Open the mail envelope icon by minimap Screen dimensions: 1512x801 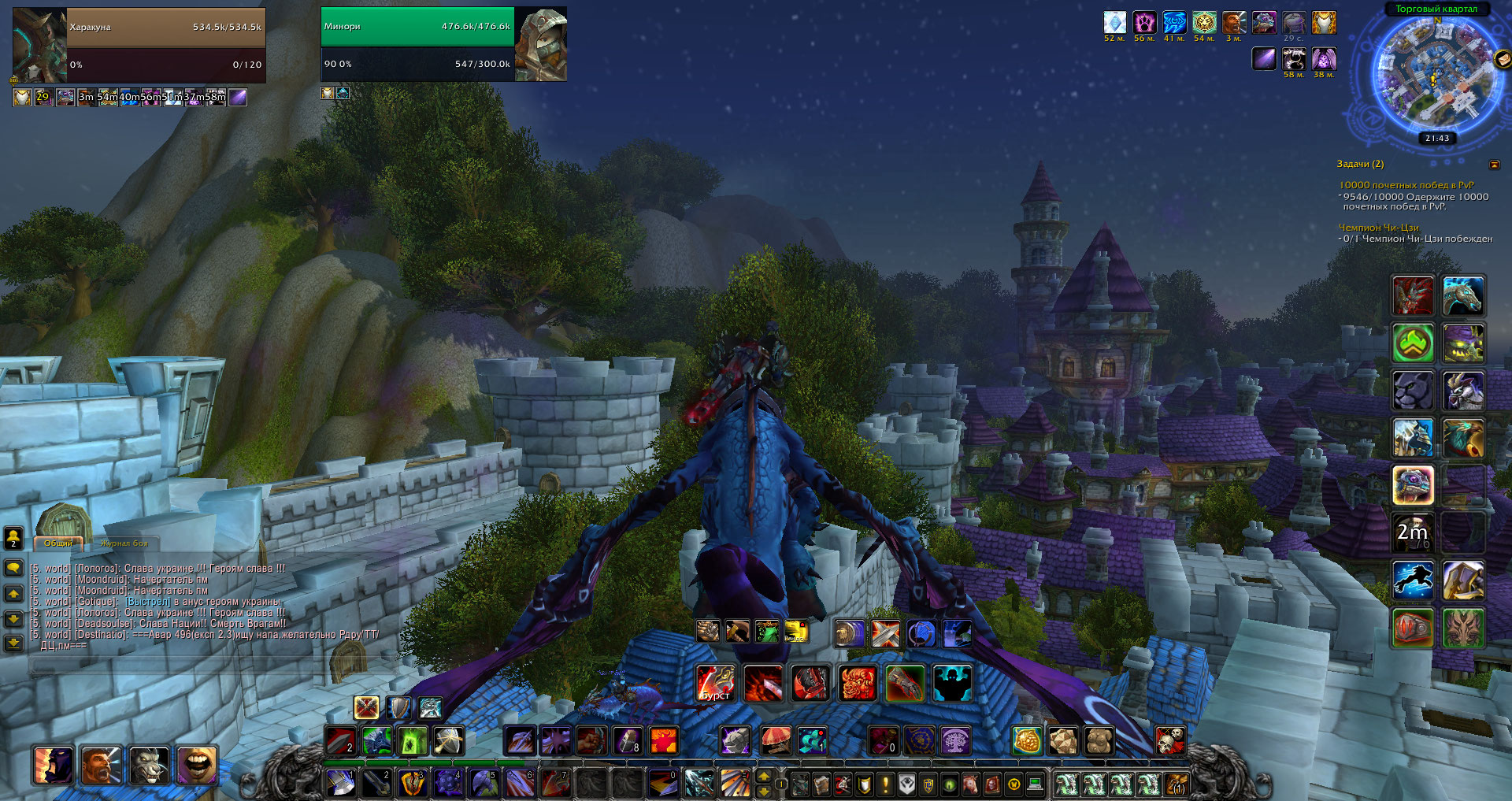(1502, 59)
